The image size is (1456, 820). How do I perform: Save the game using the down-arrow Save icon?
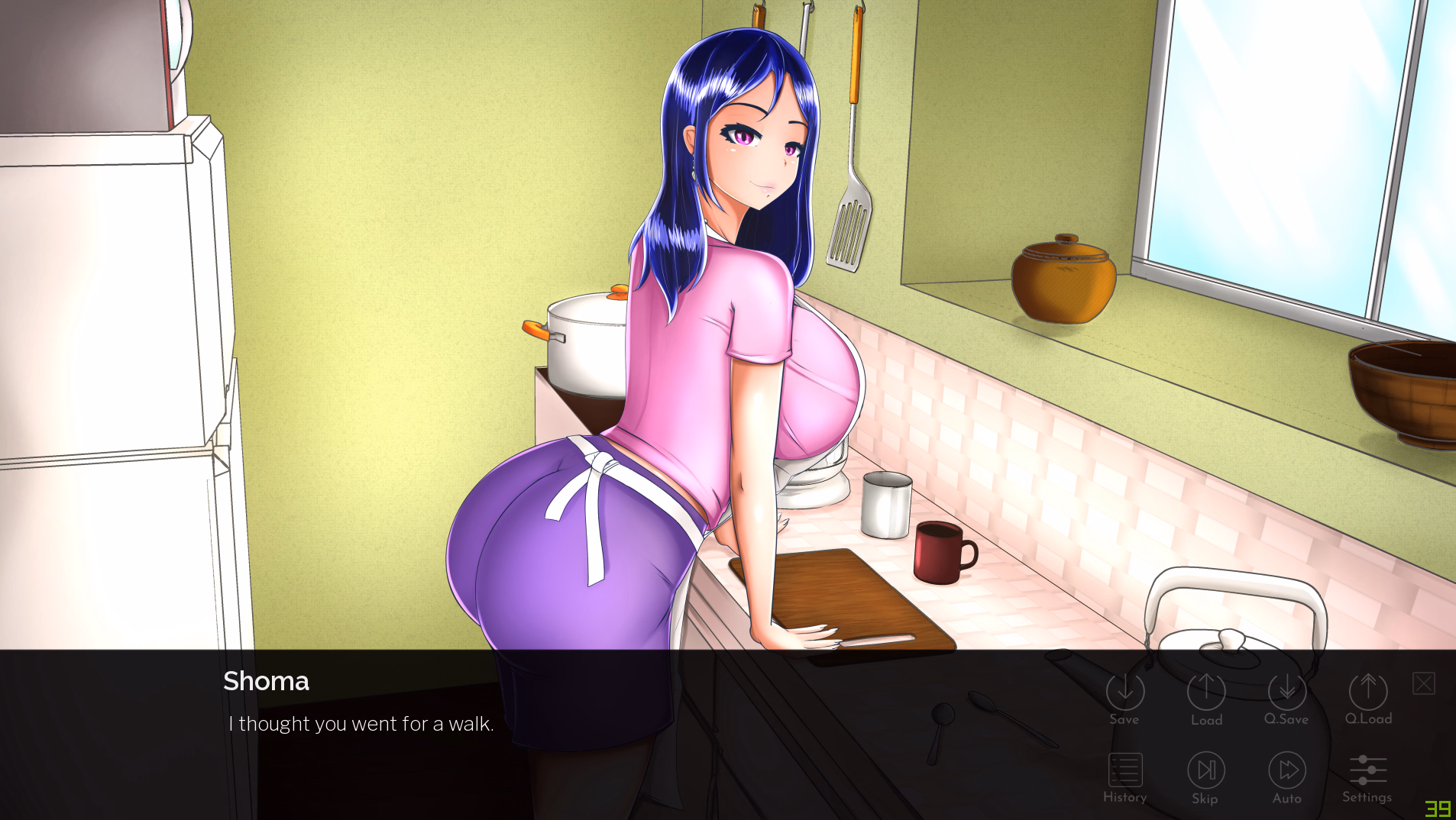[1124, 689]
